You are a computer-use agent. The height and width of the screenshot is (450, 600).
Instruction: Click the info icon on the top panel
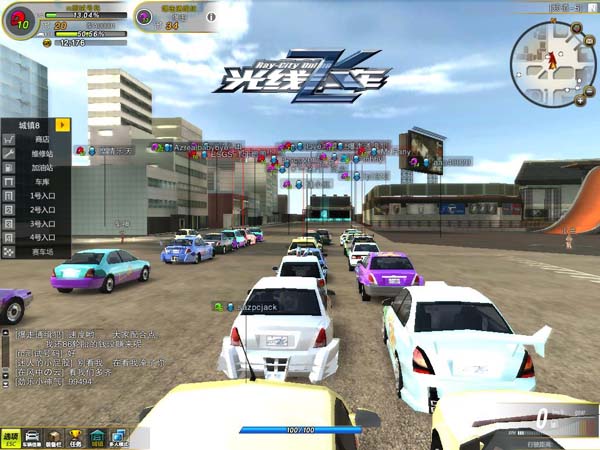coord(210,16)
